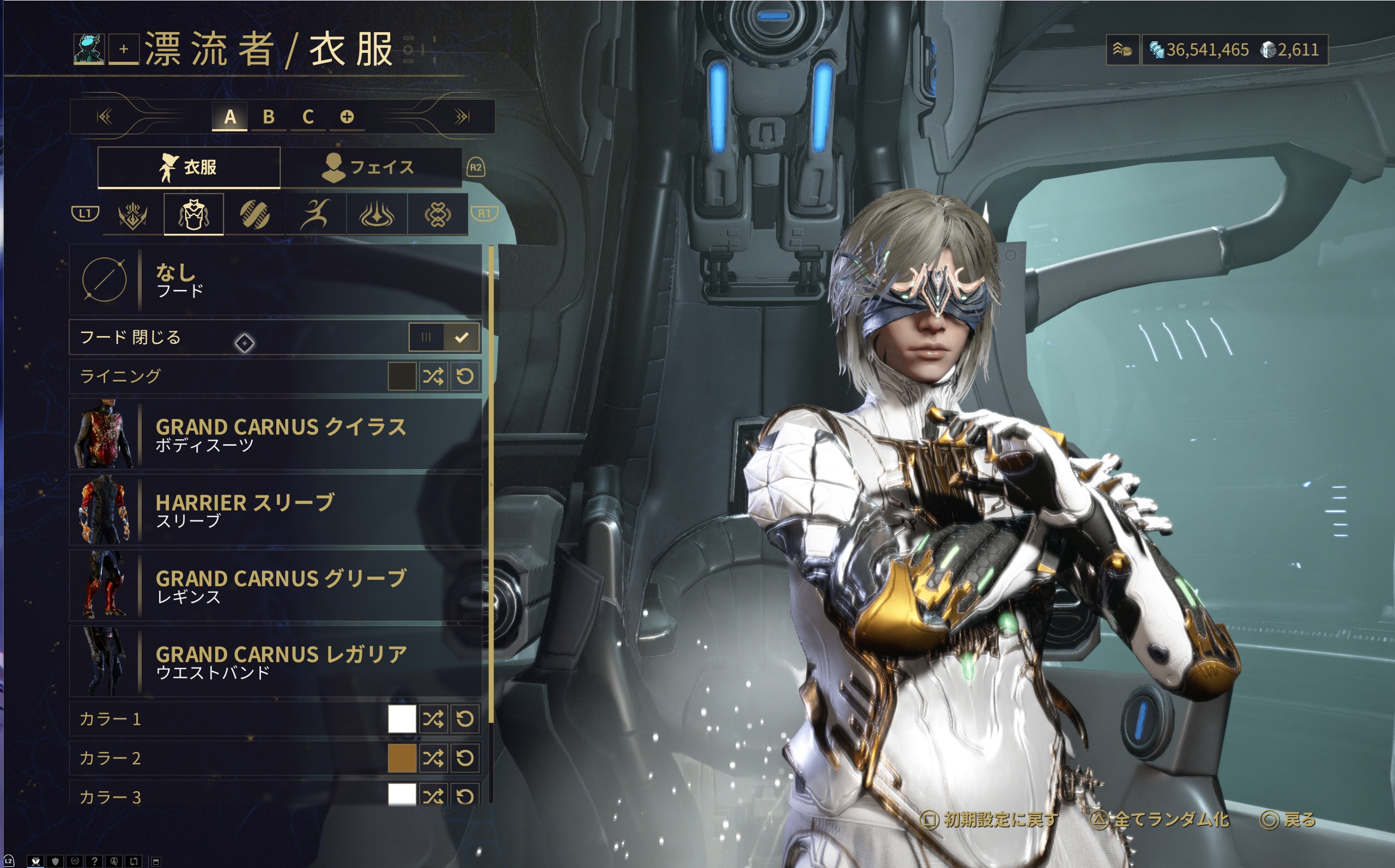Screen dimensions: 1395x868
Task: Open the animation pose category icon
Action: pyautogui.click(x=315, y=215)
